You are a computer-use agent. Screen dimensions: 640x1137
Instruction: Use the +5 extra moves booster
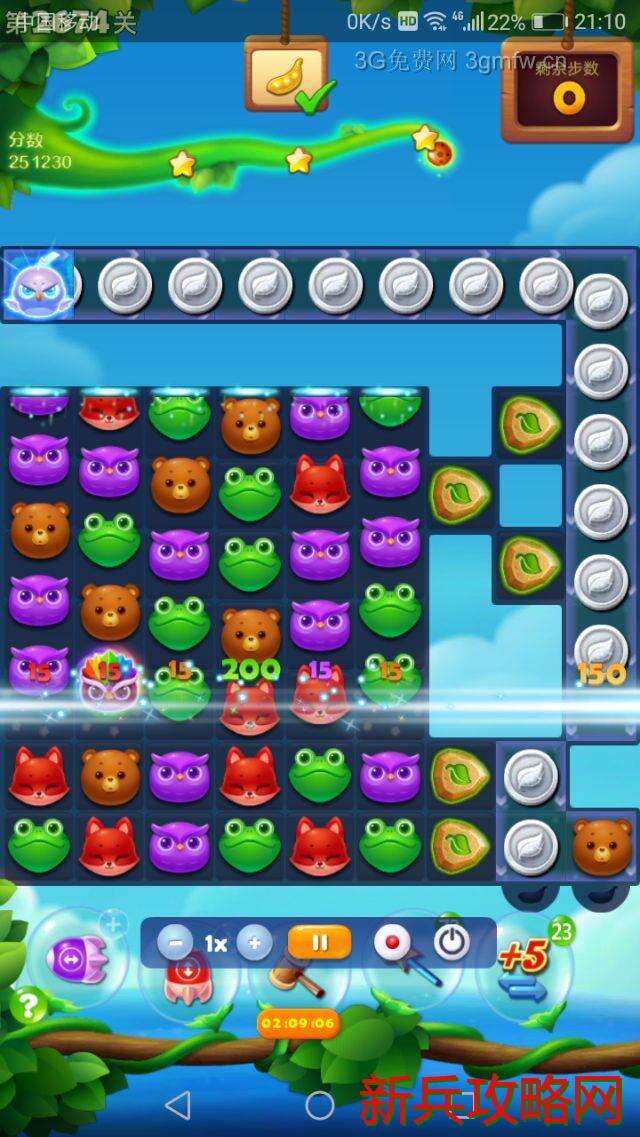click(525, 962)
